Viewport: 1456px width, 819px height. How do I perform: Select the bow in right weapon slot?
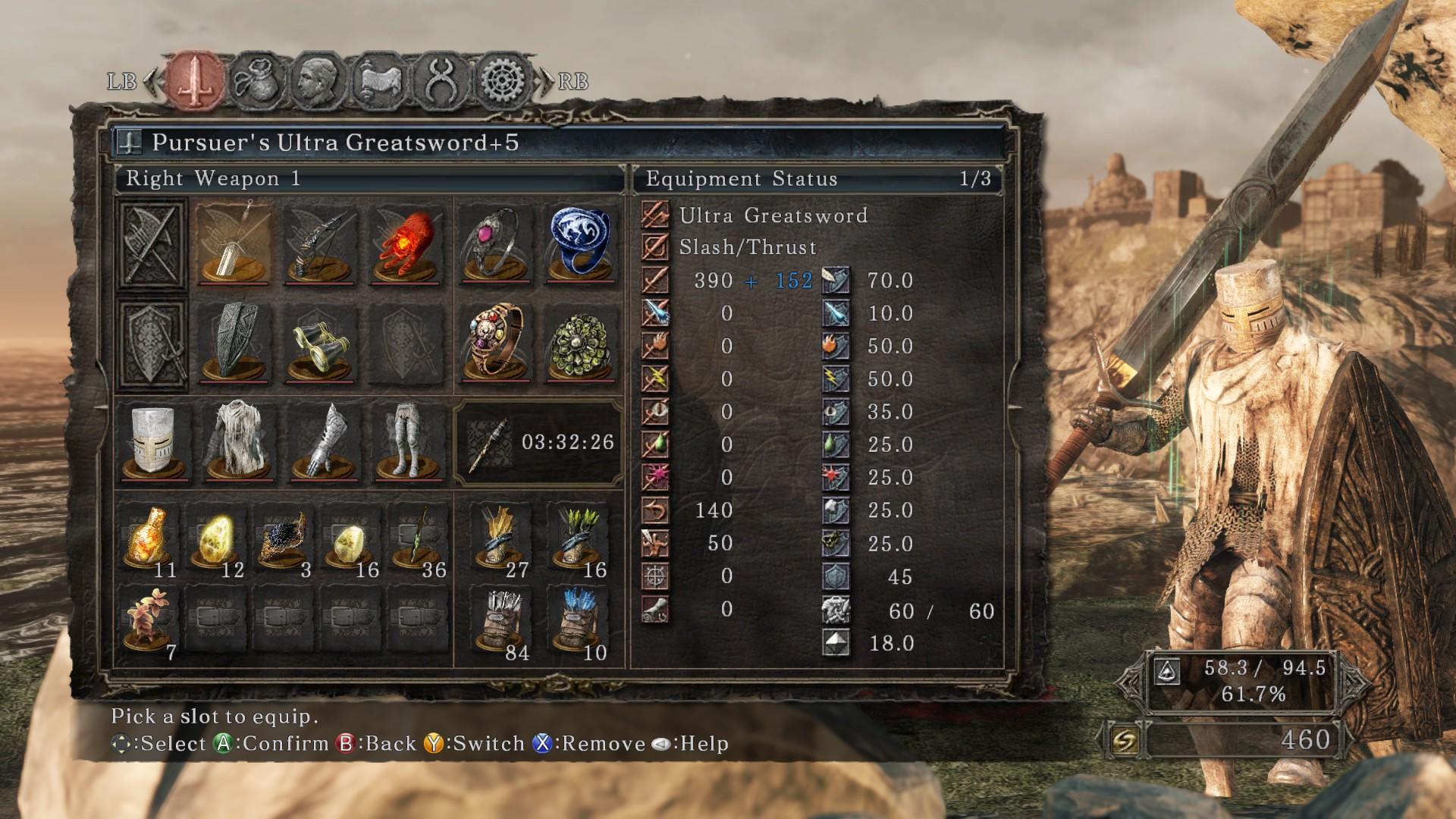(320, 244)
